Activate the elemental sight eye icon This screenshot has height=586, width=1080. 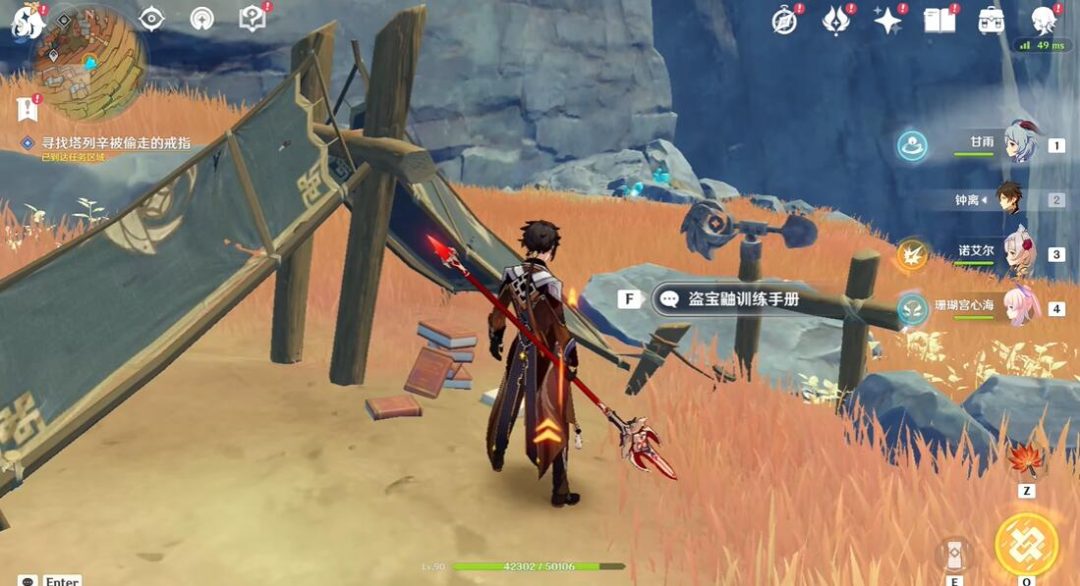(152, 18)
